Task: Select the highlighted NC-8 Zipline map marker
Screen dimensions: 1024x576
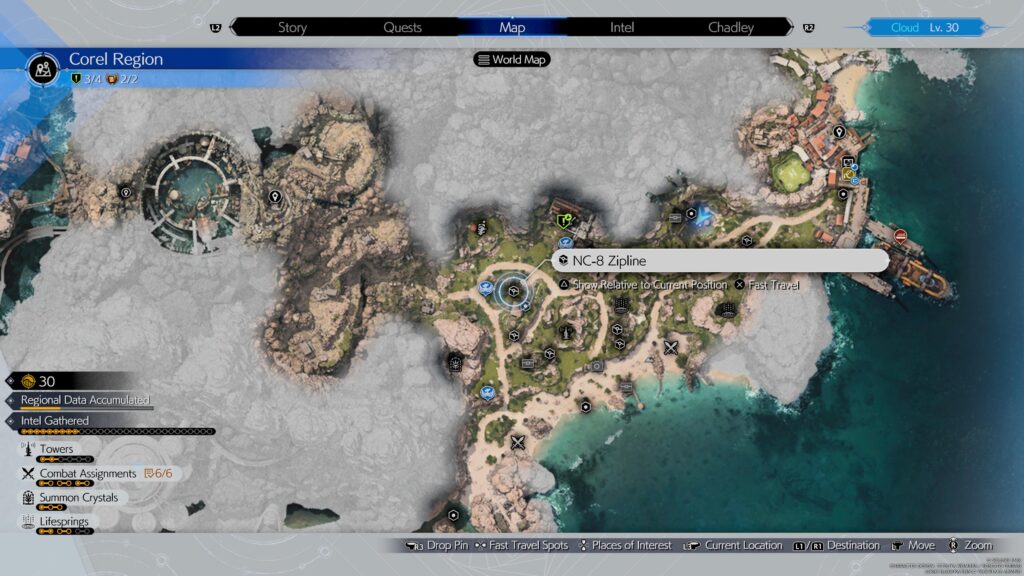Action: click(513, 290)
